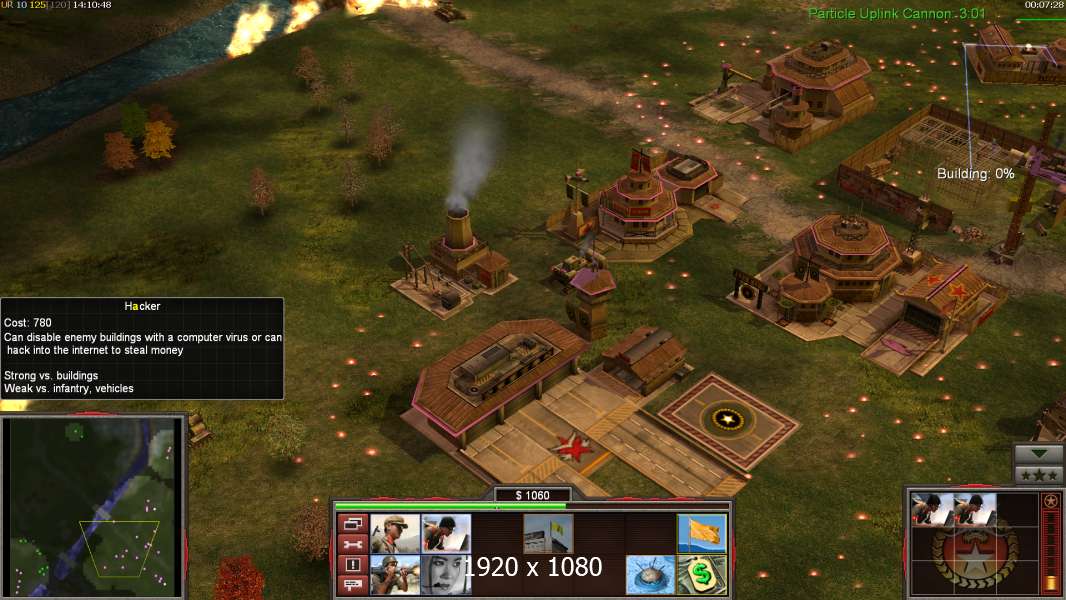Collapse the control bar with the down arrow
The height and width of the screenshot is (600, 1066).
1039,454
